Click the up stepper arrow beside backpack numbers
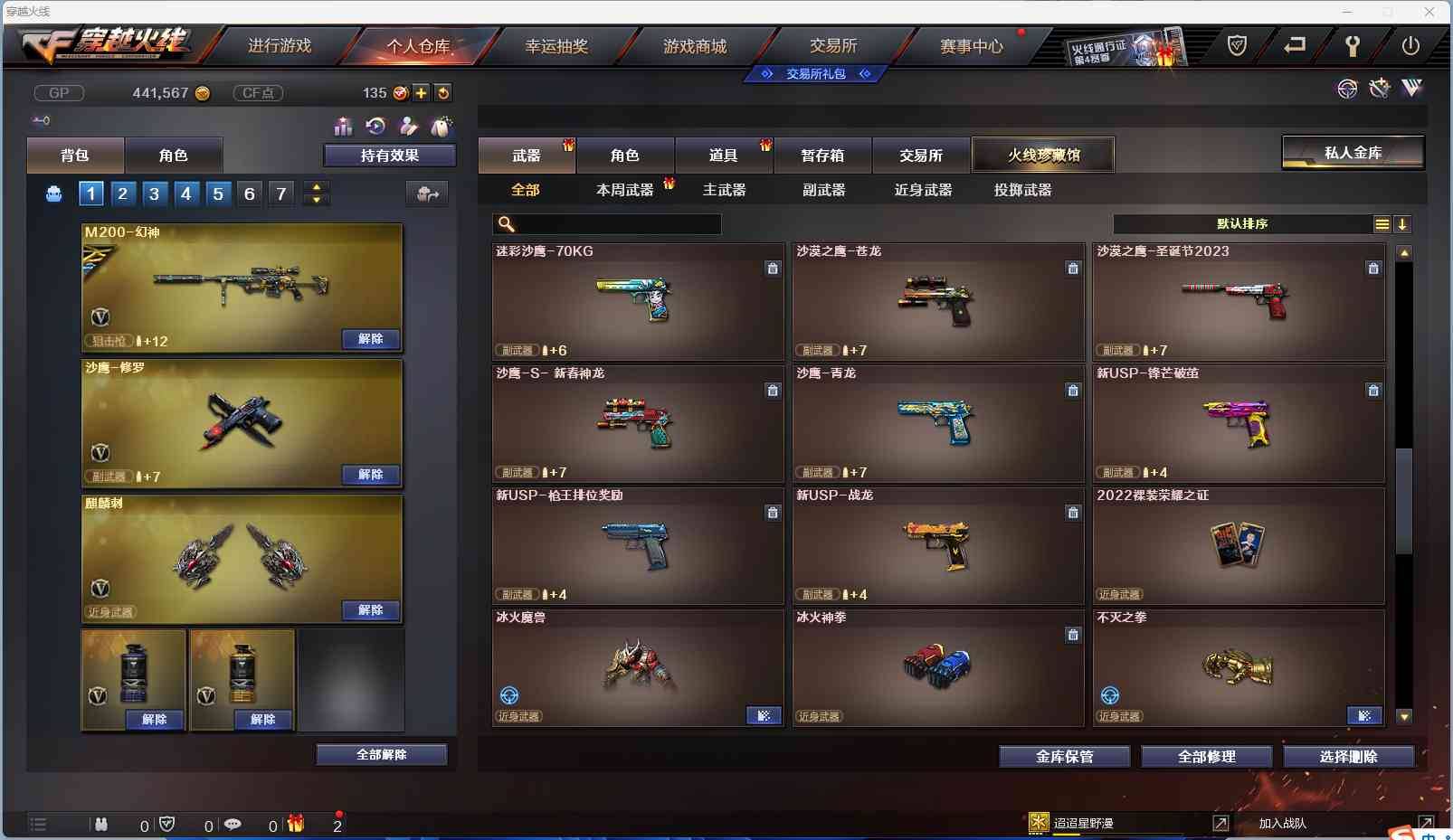 [316, 187]
